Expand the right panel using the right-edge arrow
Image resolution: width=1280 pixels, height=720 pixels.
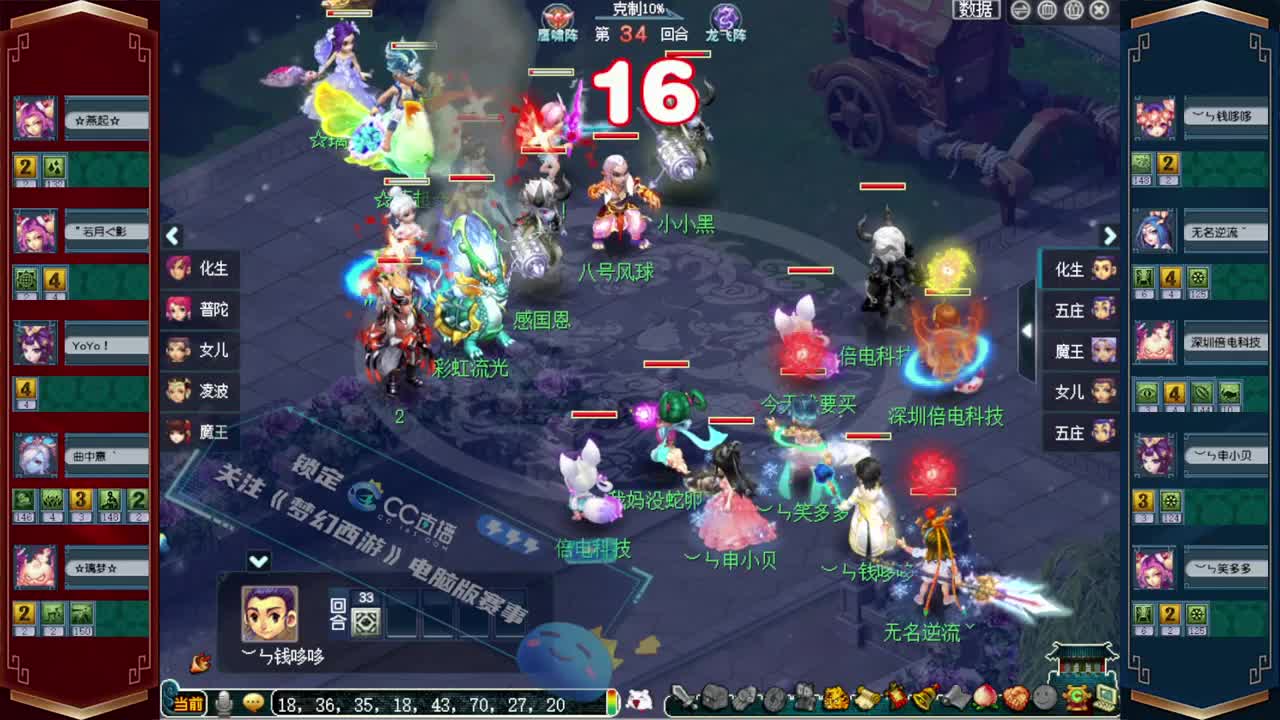pyautogui.click(x=1110, y=236)
